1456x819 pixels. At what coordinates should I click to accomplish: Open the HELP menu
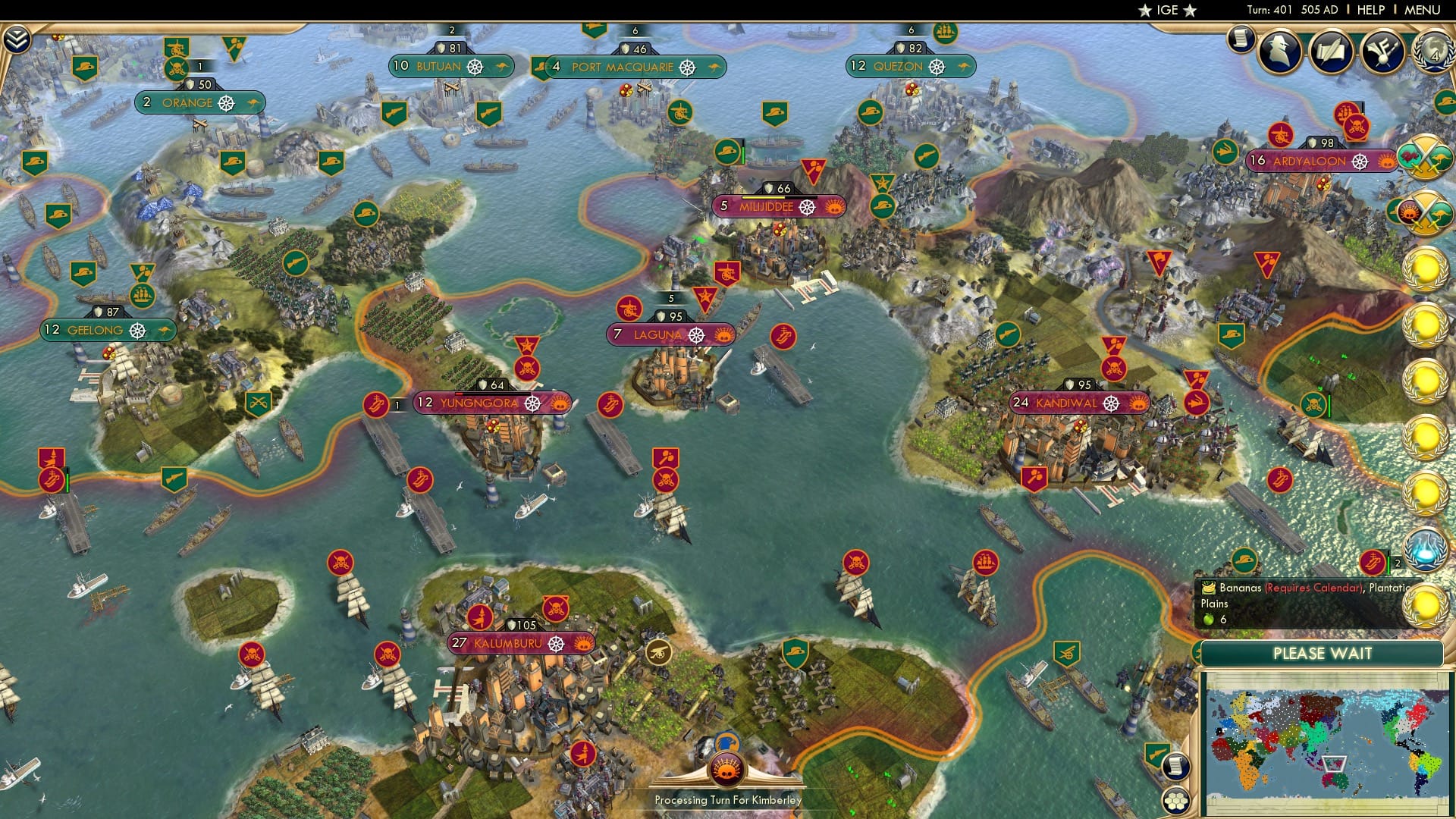click(1370, 10)
